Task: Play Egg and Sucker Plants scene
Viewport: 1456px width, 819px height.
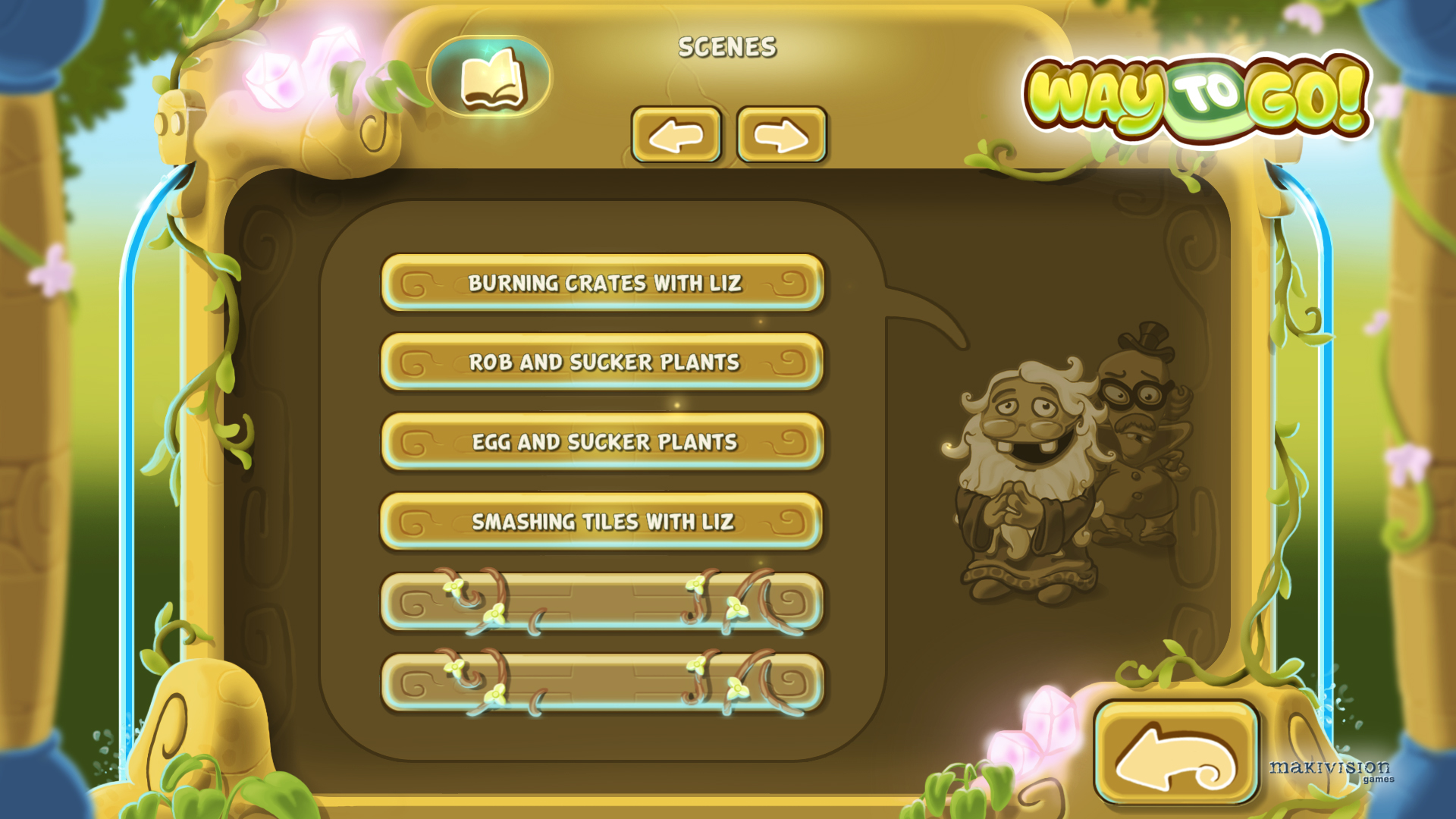Action: (603, 442)
